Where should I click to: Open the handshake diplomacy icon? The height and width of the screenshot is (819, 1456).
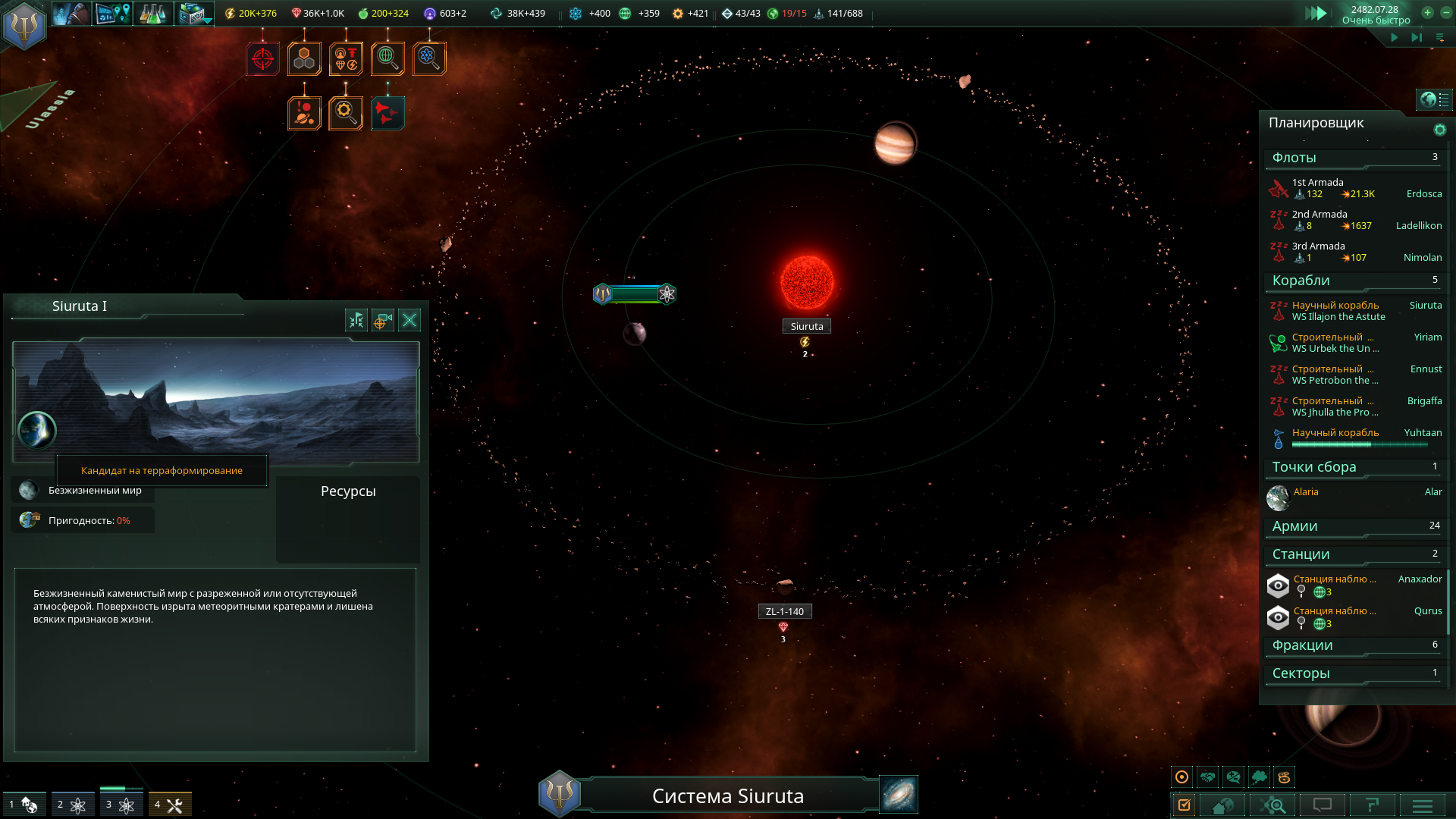pyautogui.click(x=1208, y=777)
